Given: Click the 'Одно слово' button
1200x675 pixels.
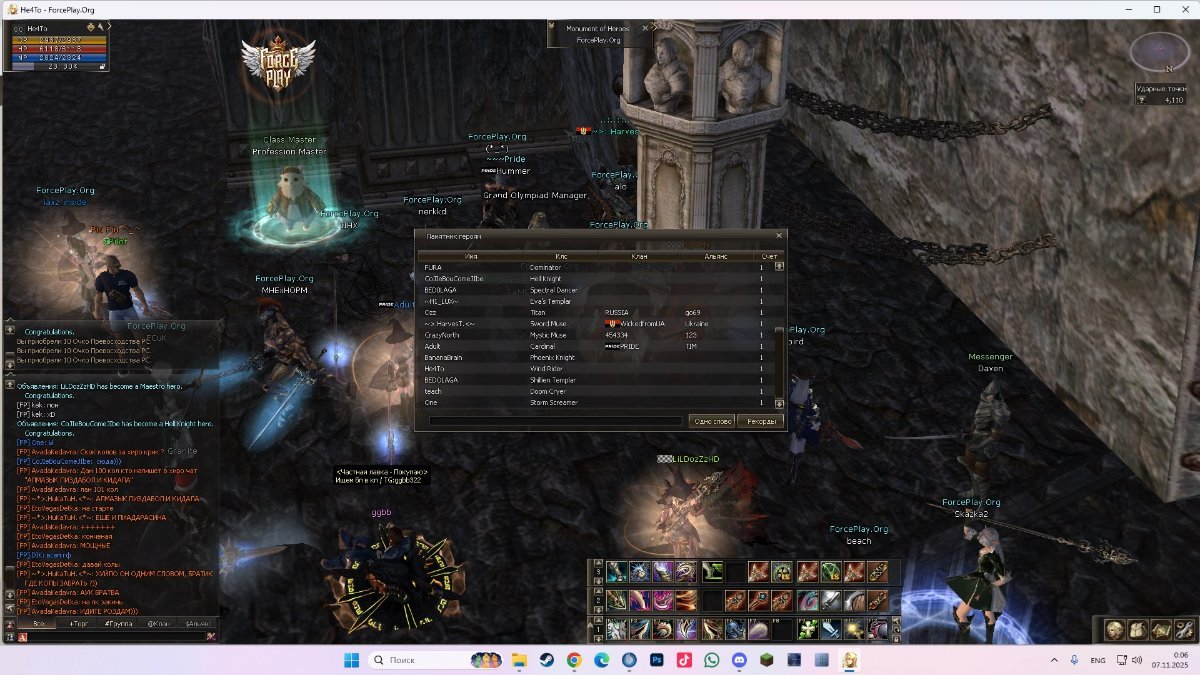Looking at the screenshot, I should click(x=712, y=421).
